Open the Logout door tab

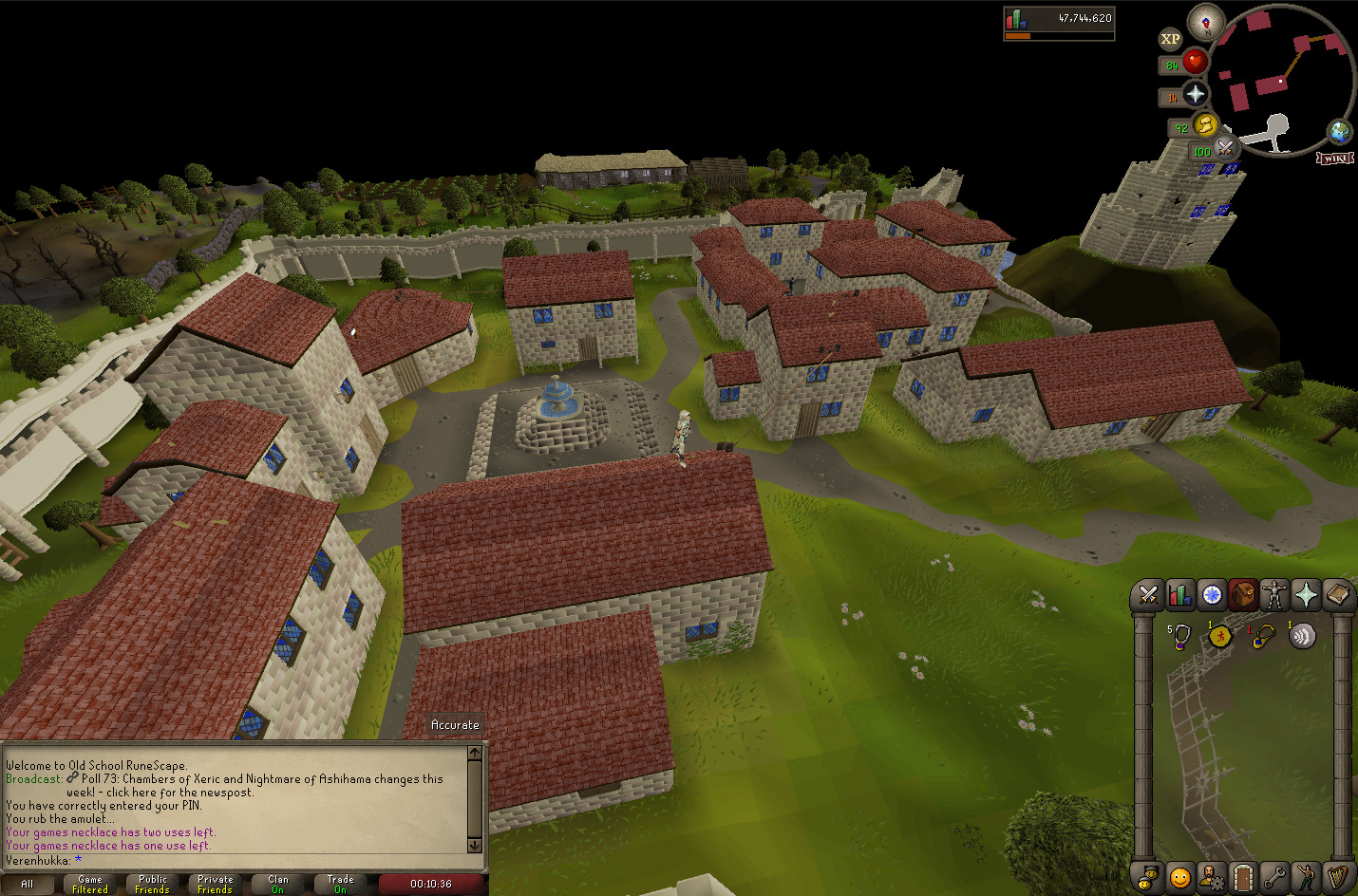click(x=1242, y=877)
